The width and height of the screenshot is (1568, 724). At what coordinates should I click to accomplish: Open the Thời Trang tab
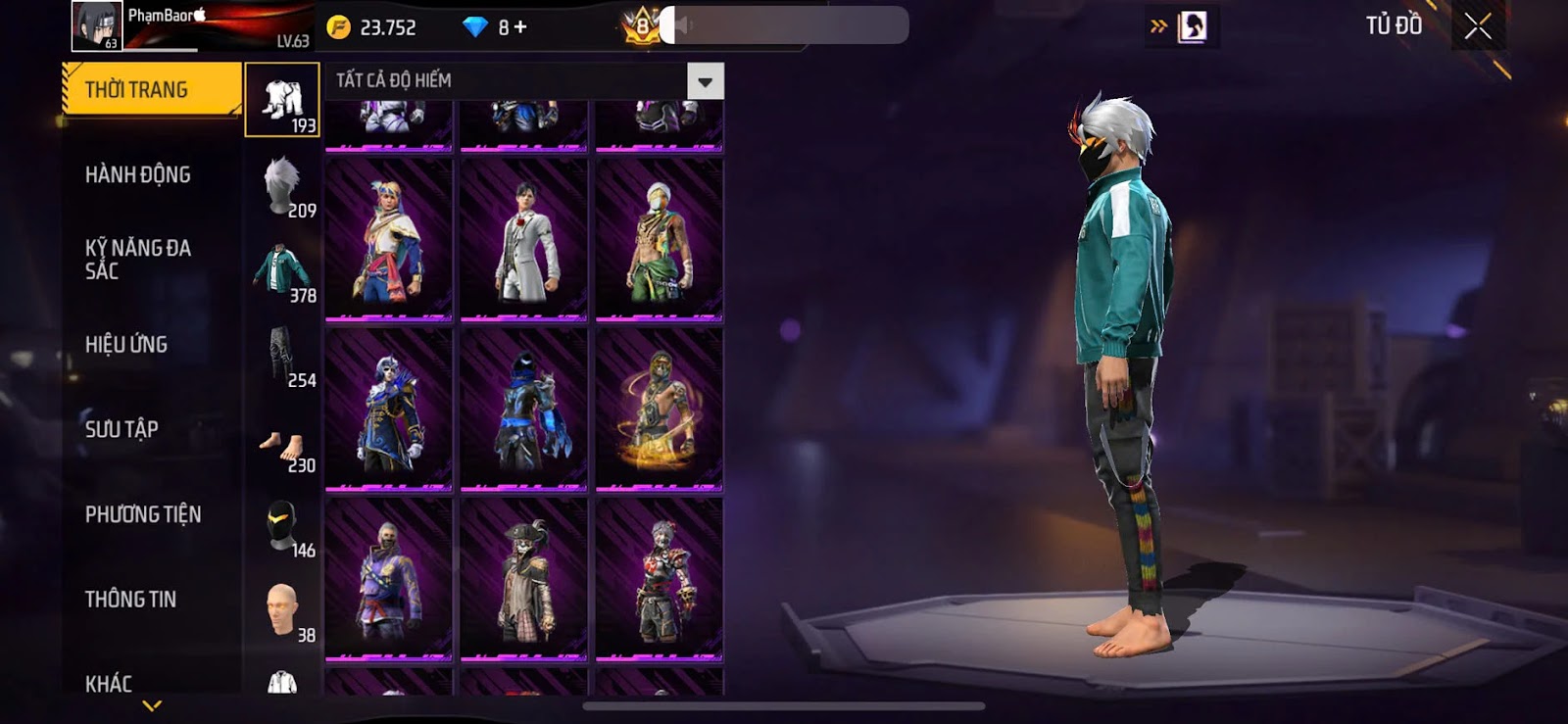(150, 90)
